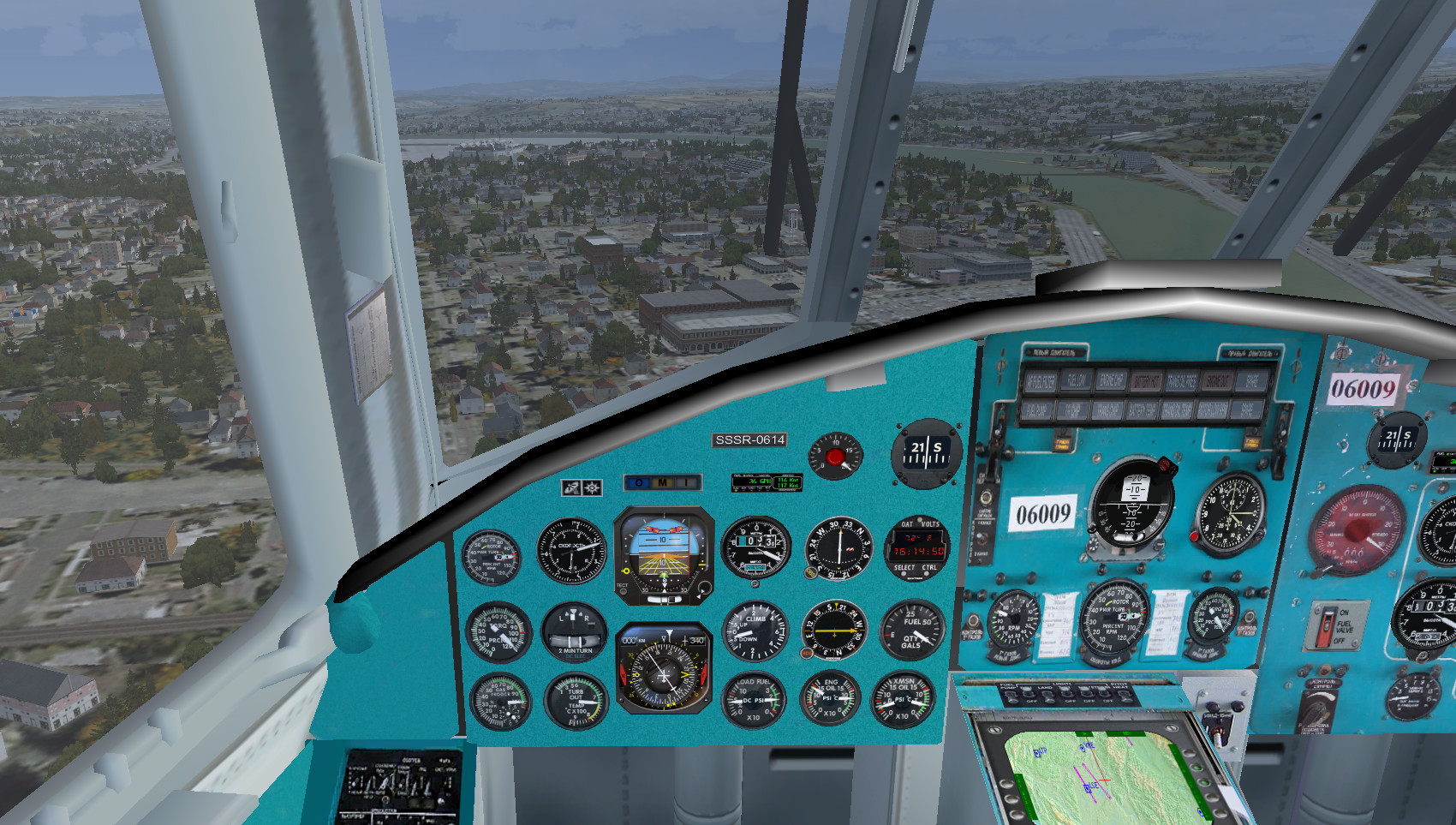Adjust the altimeter pressure setting knob
1456x825 pixels.
(755, 583)
